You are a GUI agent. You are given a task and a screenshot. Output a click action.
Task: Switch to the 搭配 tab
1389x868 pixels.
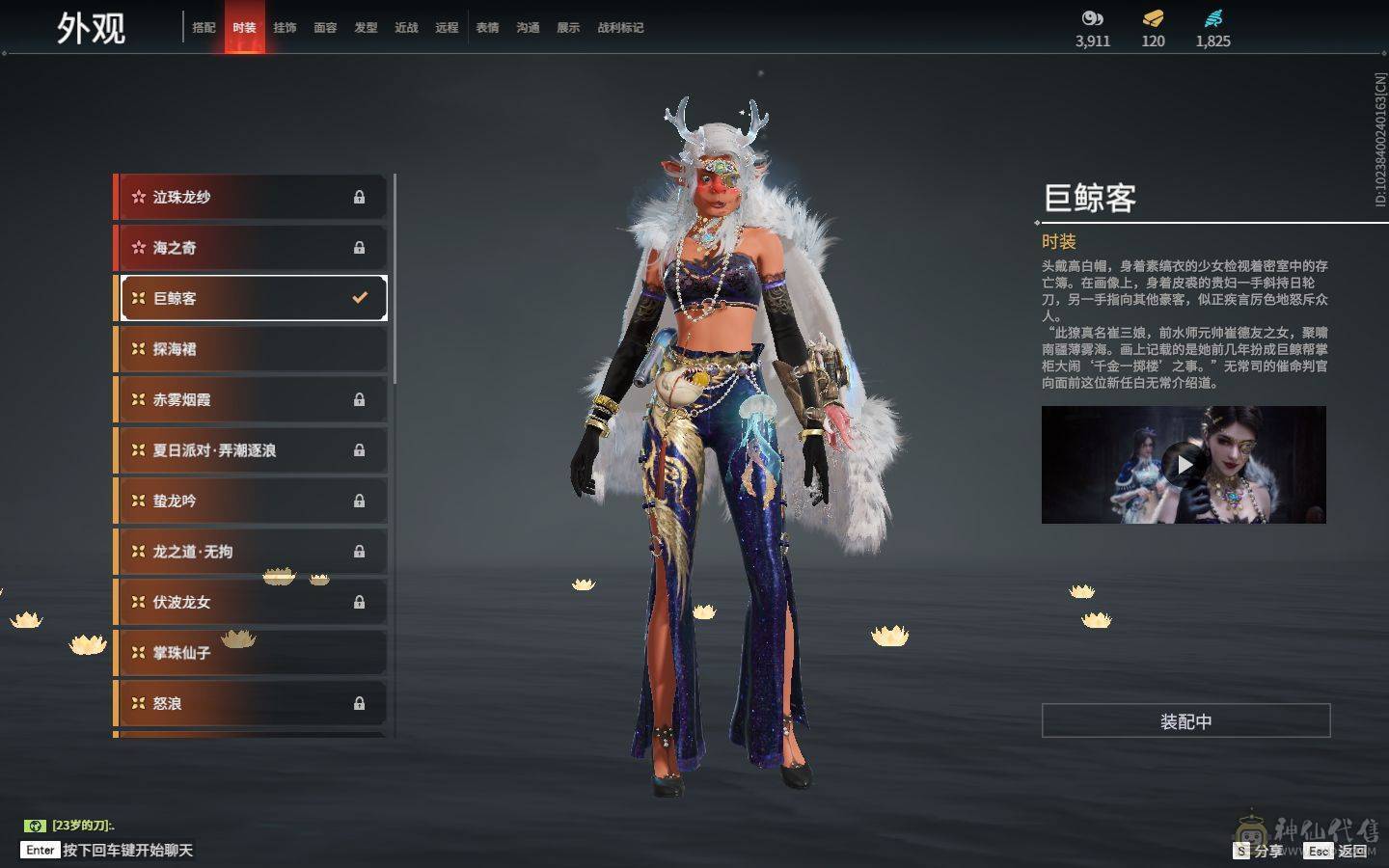coord(204,28)
